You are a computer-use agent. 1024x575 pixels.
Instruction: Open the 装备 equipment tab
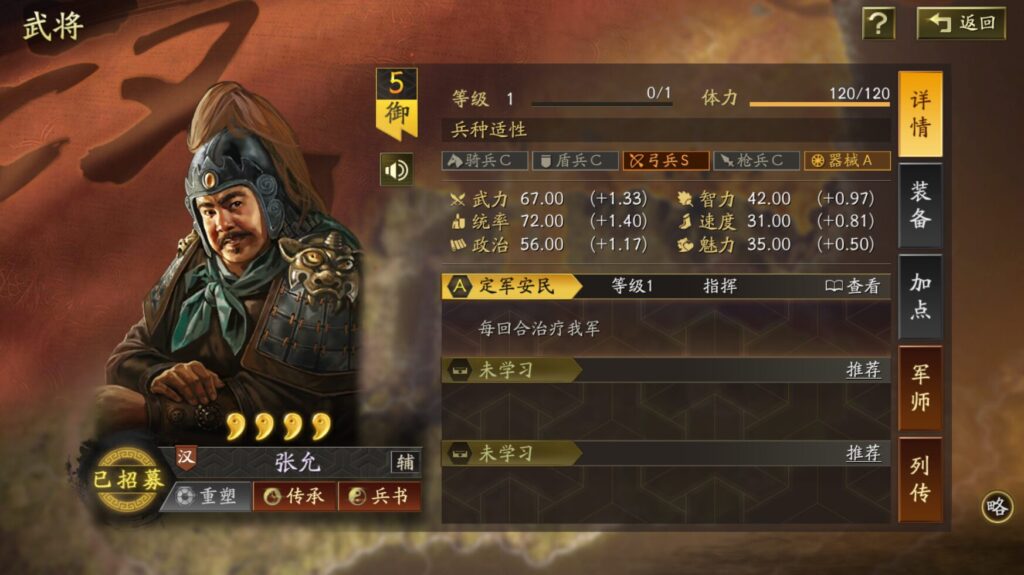point(920,205)
